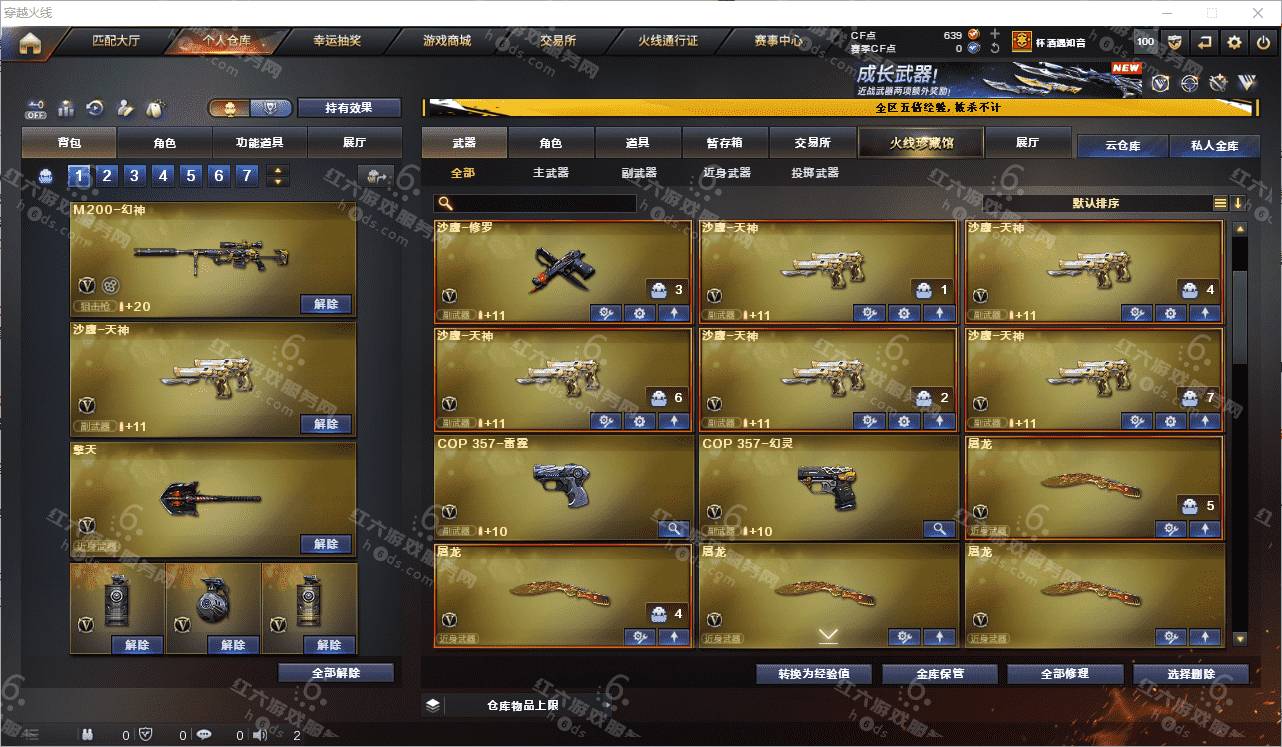
Task: Go to the 幸运抽奖 page
Action: pyautogui.click(x=337, y=41)
